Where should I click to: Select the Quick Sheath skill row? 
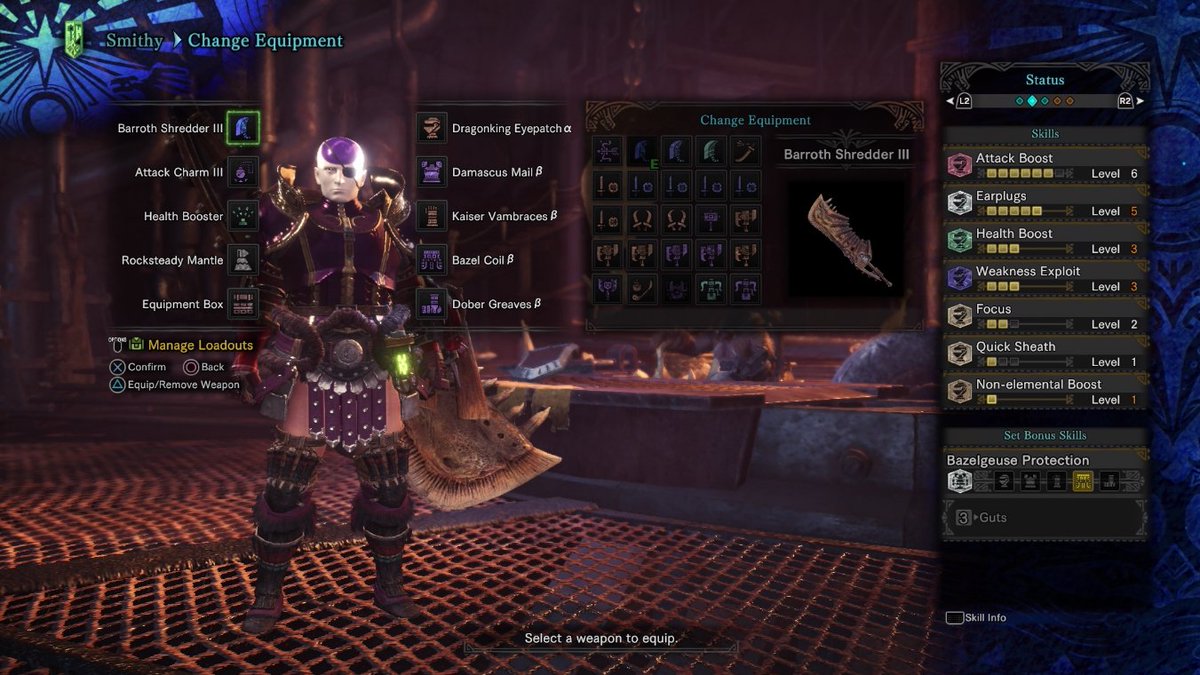tap(1045, 354)
